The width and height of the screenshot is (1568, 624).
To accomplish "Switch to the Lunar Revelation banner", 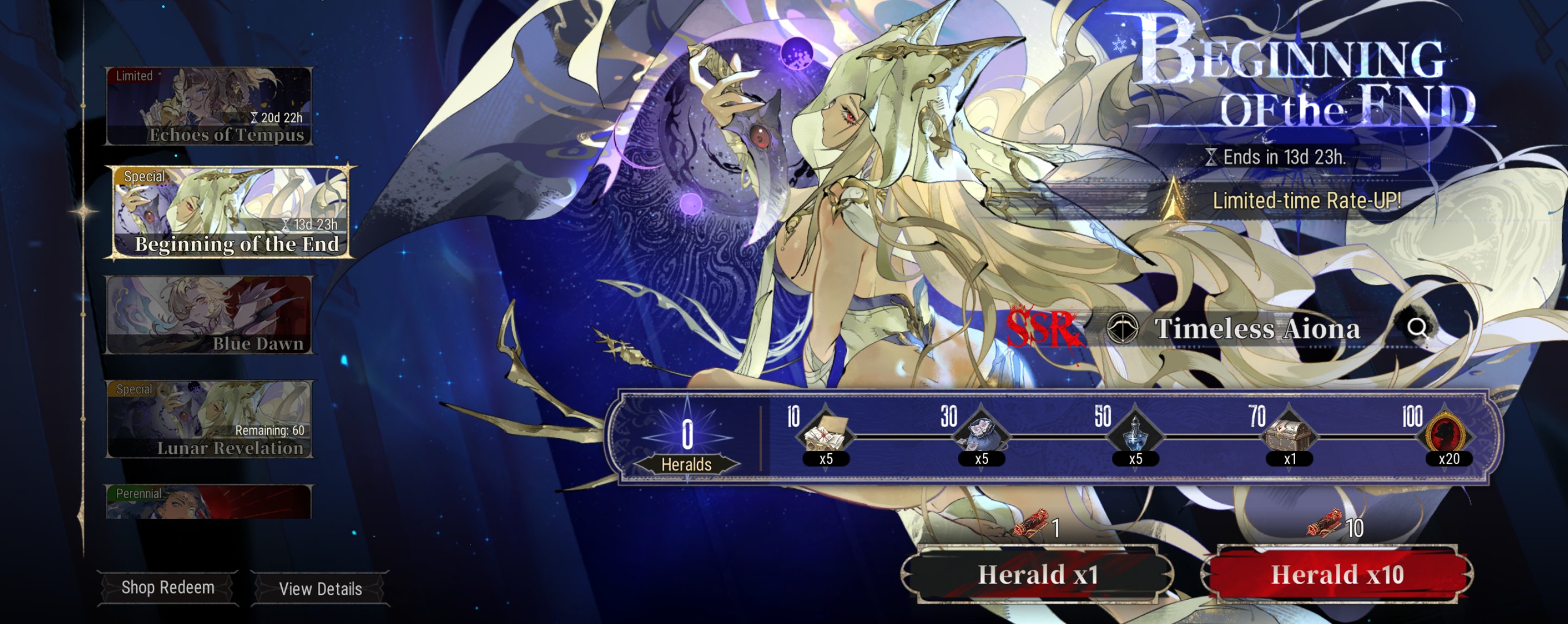I will [x=209, y=419].
